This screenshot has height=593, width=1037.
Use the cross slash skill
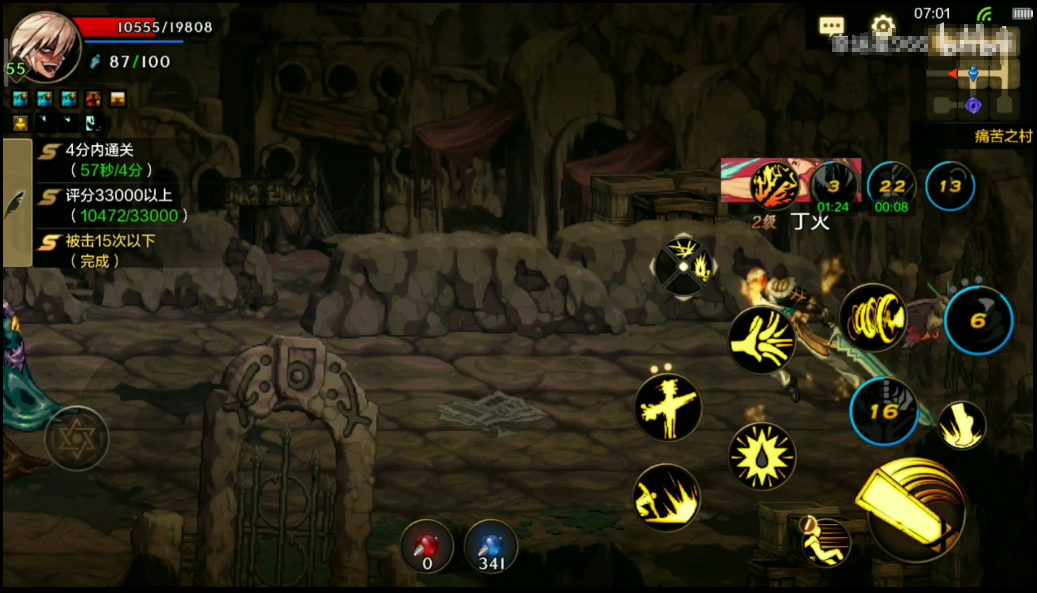pyautogui.click(x=668, y=407)
